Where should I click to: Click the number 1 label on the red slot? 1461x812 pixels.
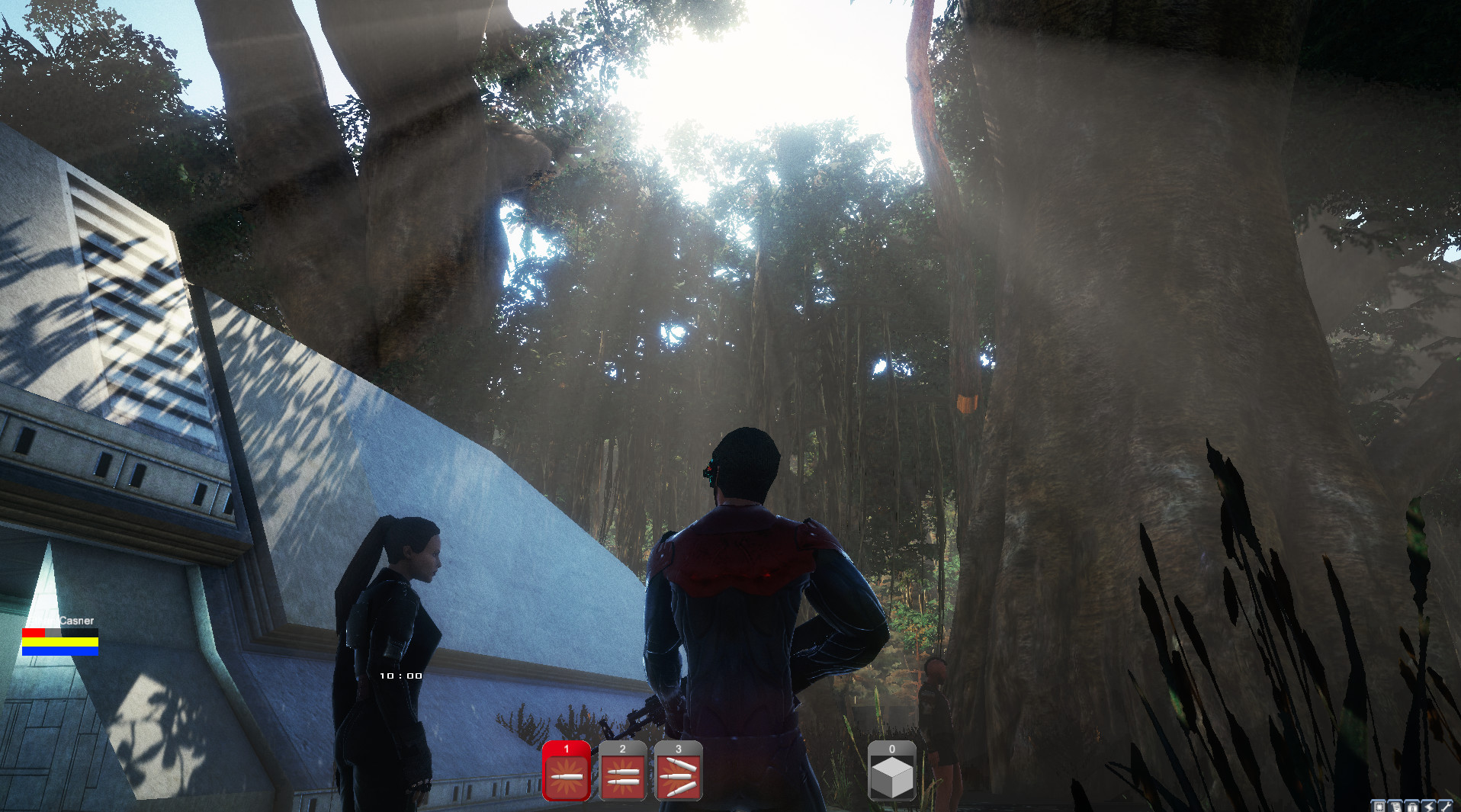pyautogui.click(x=565, y=750)
